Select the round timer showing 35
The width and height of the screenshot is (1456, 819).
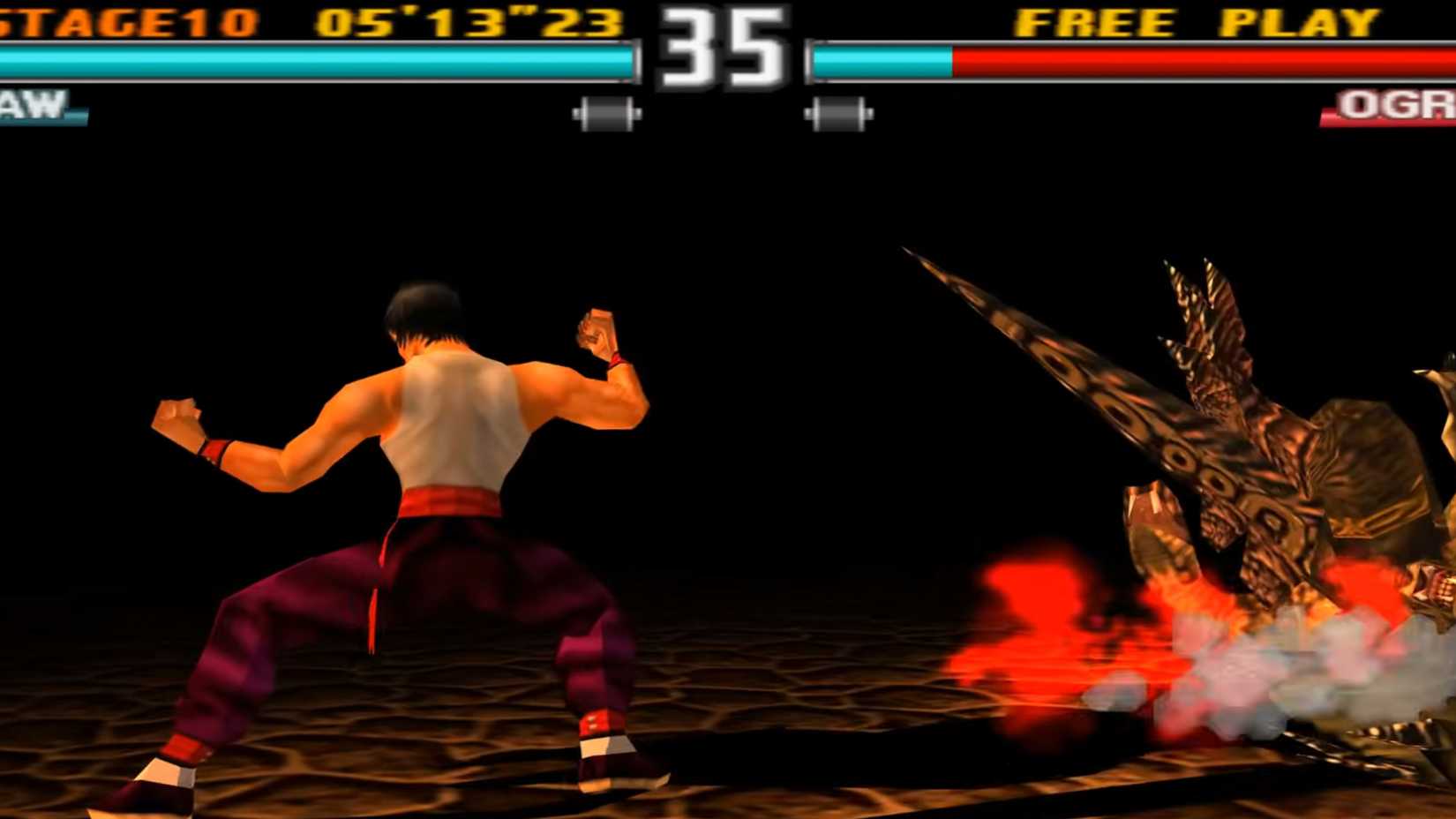(x=721, y=49)
